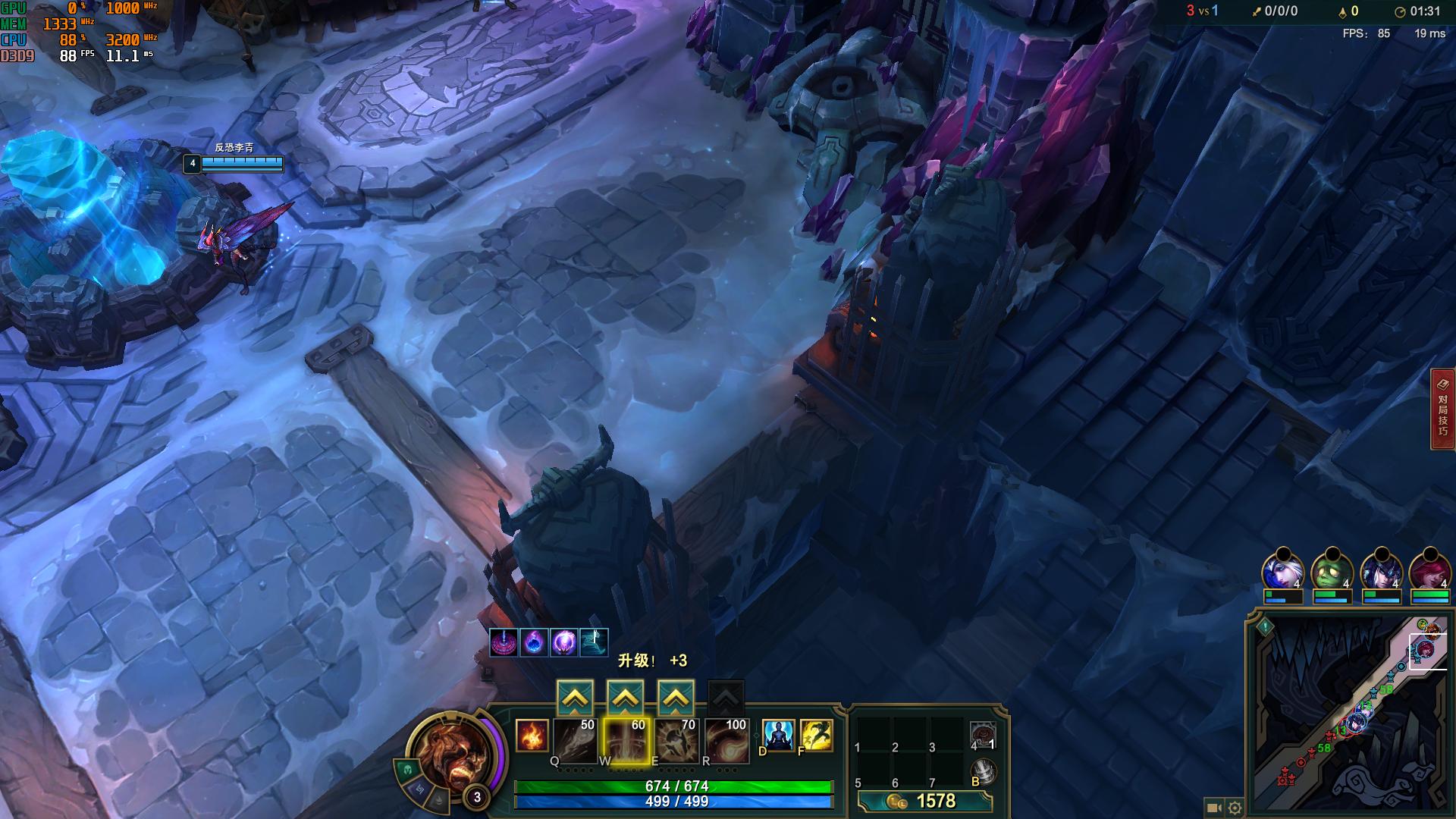Click the flame passive ability icon
This screenshot has width=1456, height=819.
tap(531, 736)
